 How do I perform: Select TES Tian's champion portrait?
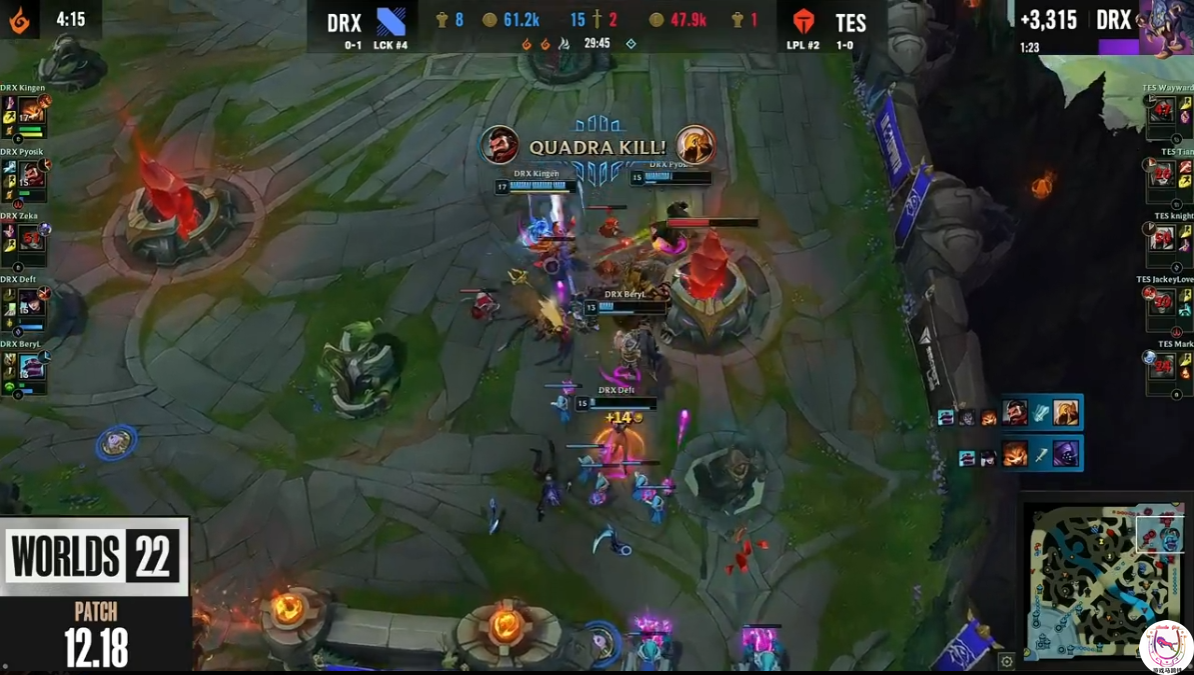[x=1162, y=176]
